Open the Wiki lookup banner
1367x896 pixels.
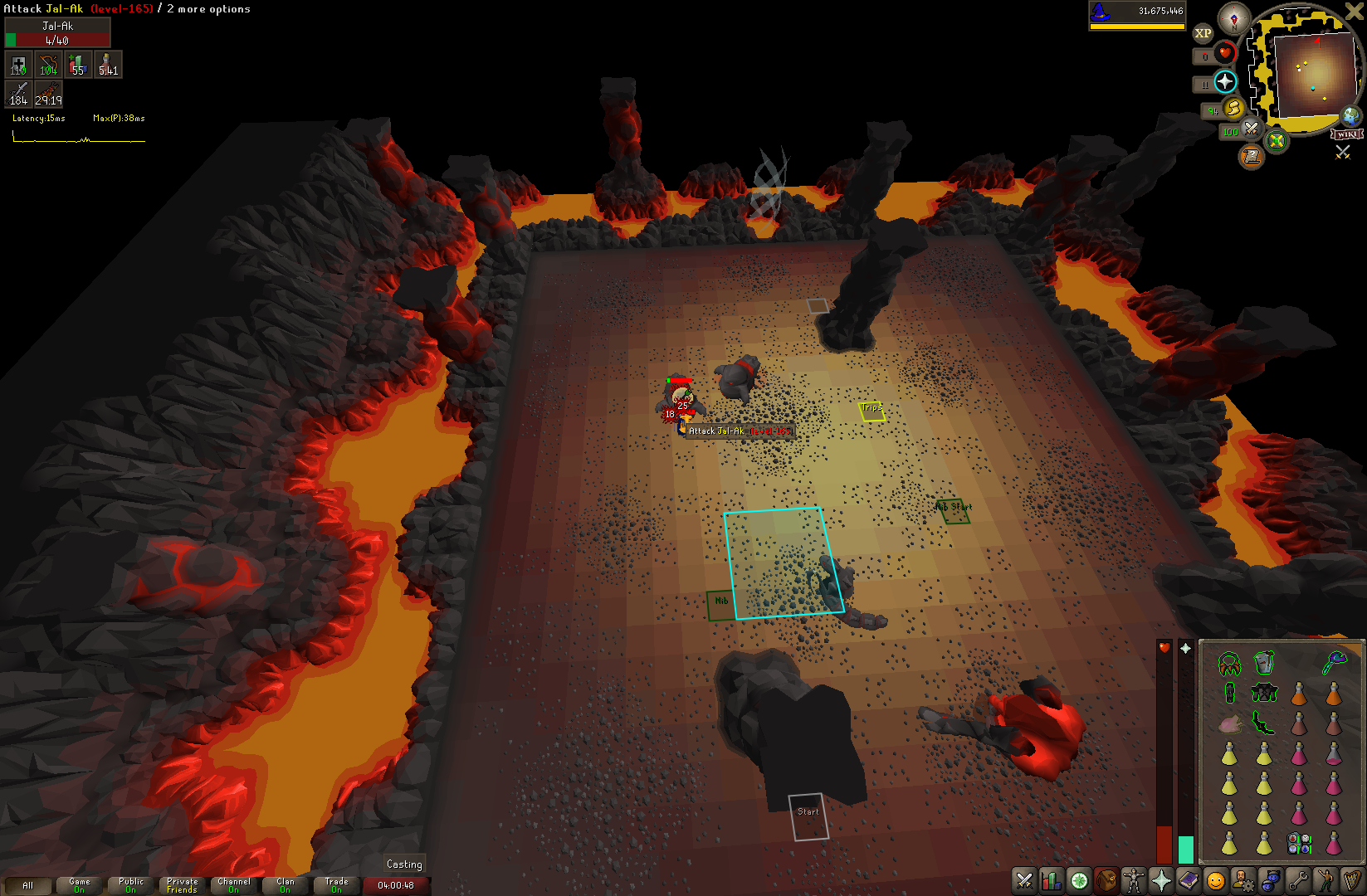pos(1347,134)
